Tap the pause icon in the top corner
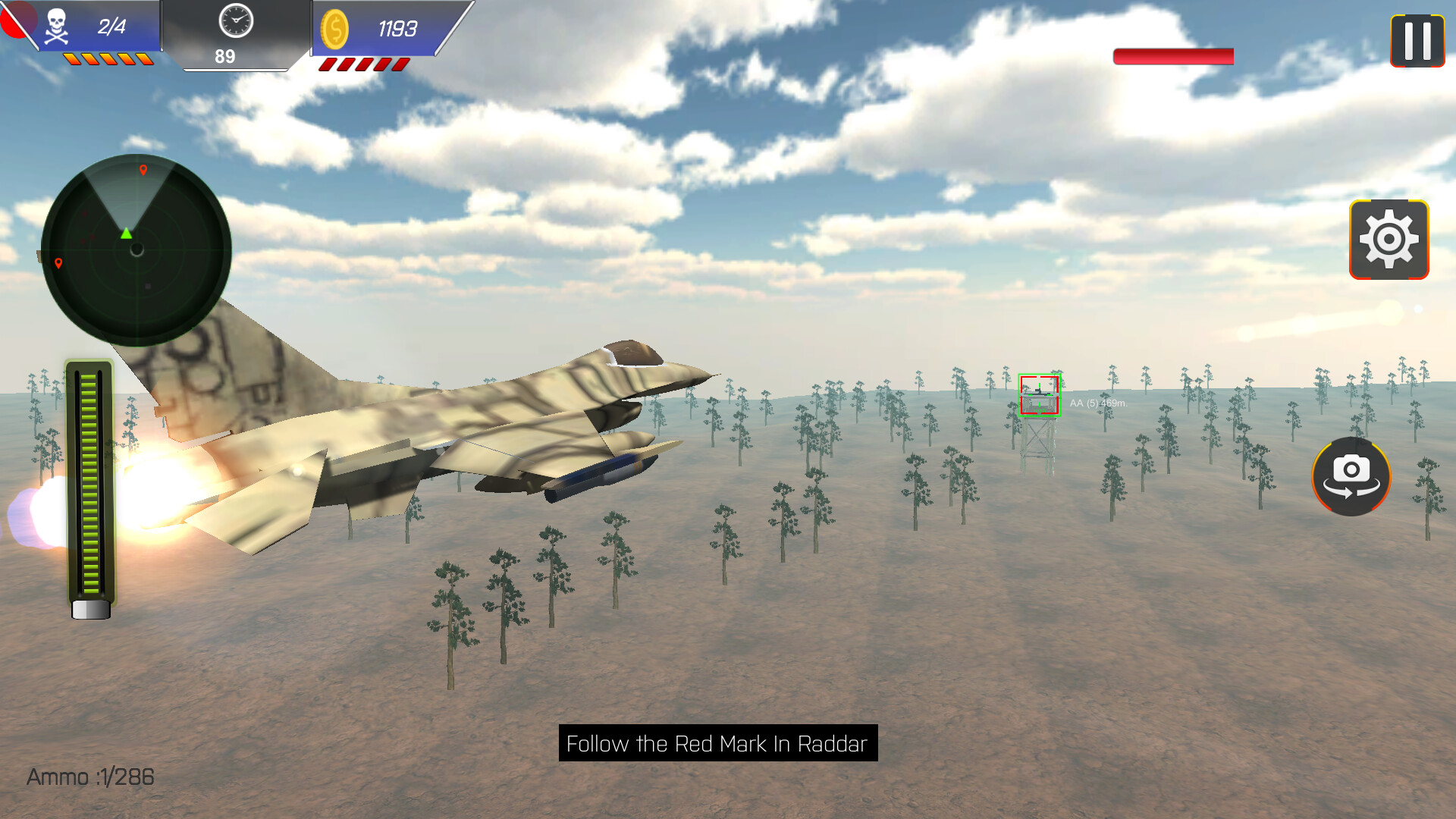1456x819 pixels. pyautogui.click(x=1415, y=39)
